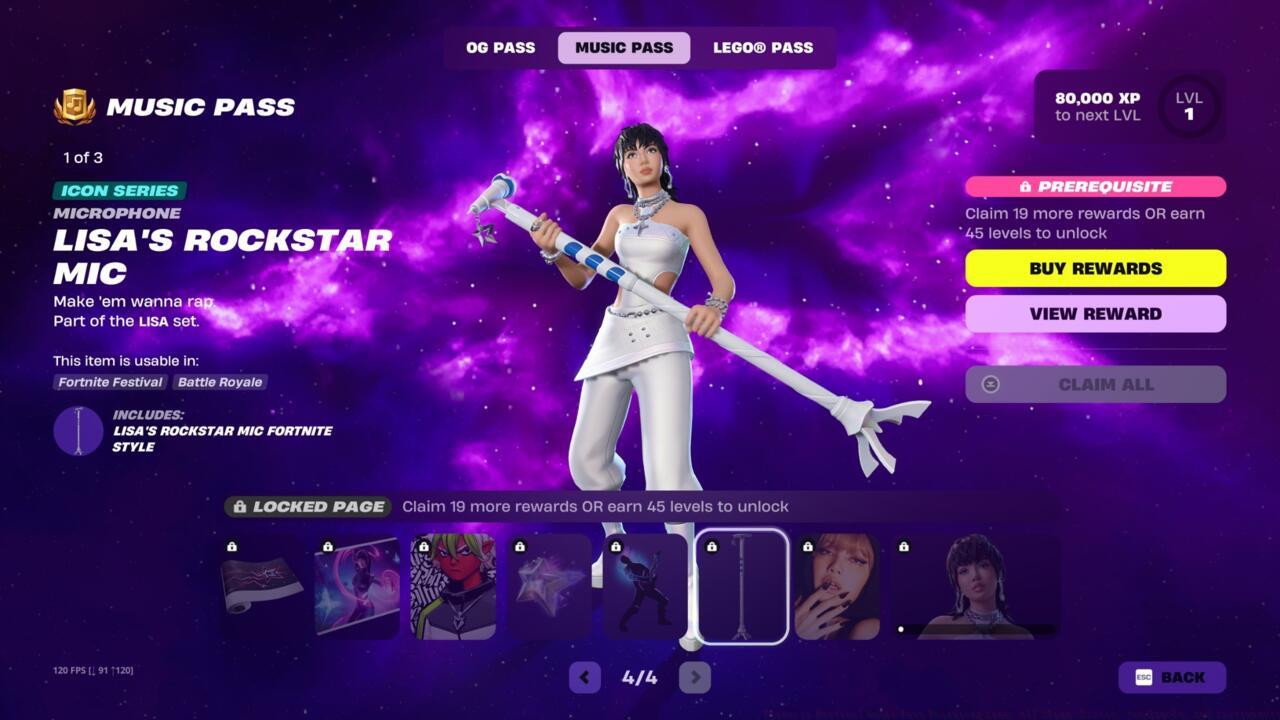Image resolution: width=1280 pixels, height=720 pixels.
Task: Click the lock icon on the Lisa microphone reward
Action: (x=713, y=546)
